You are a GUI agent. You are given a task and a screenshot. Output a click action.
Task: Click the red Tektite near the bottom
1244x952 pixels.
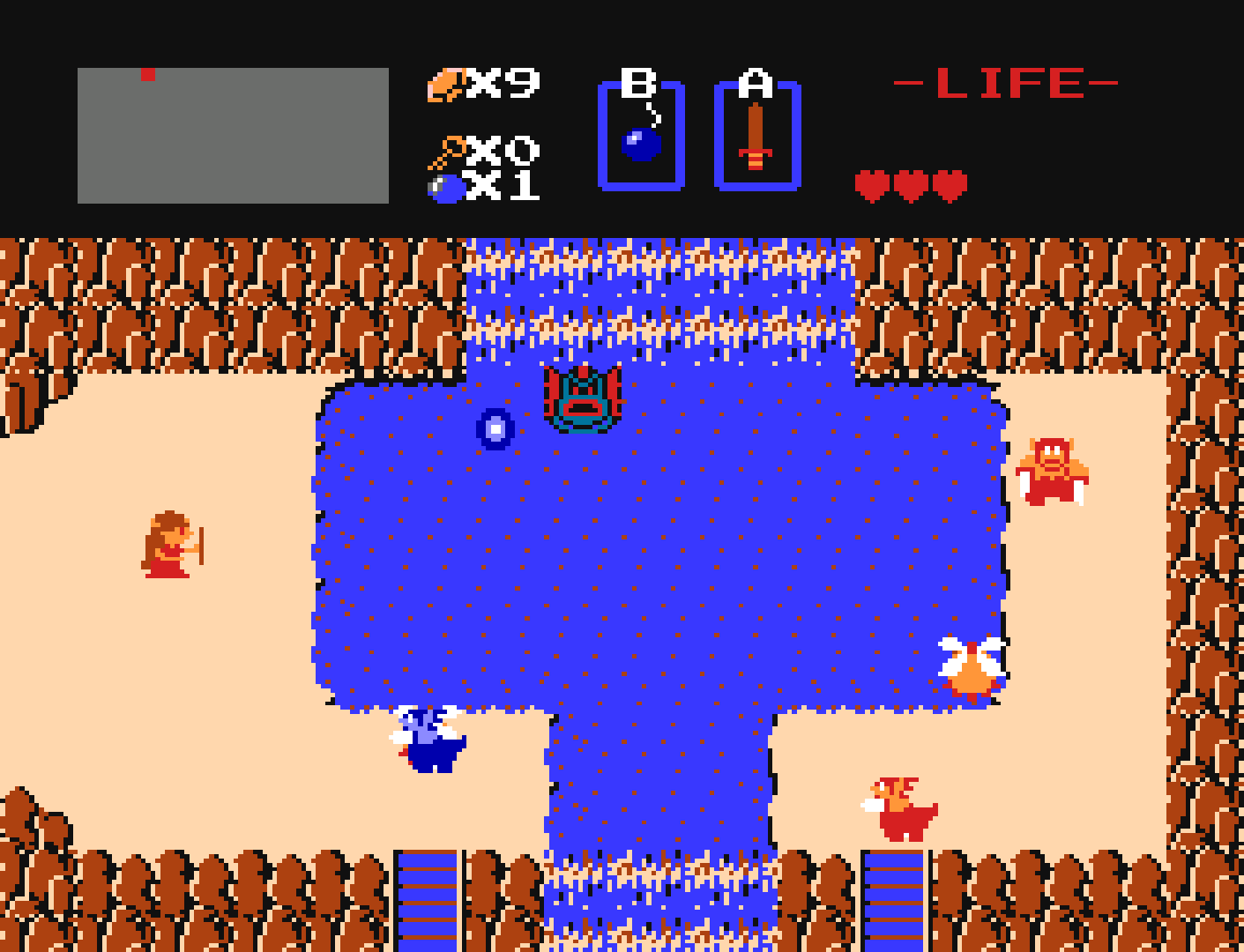tap(899, 811)
